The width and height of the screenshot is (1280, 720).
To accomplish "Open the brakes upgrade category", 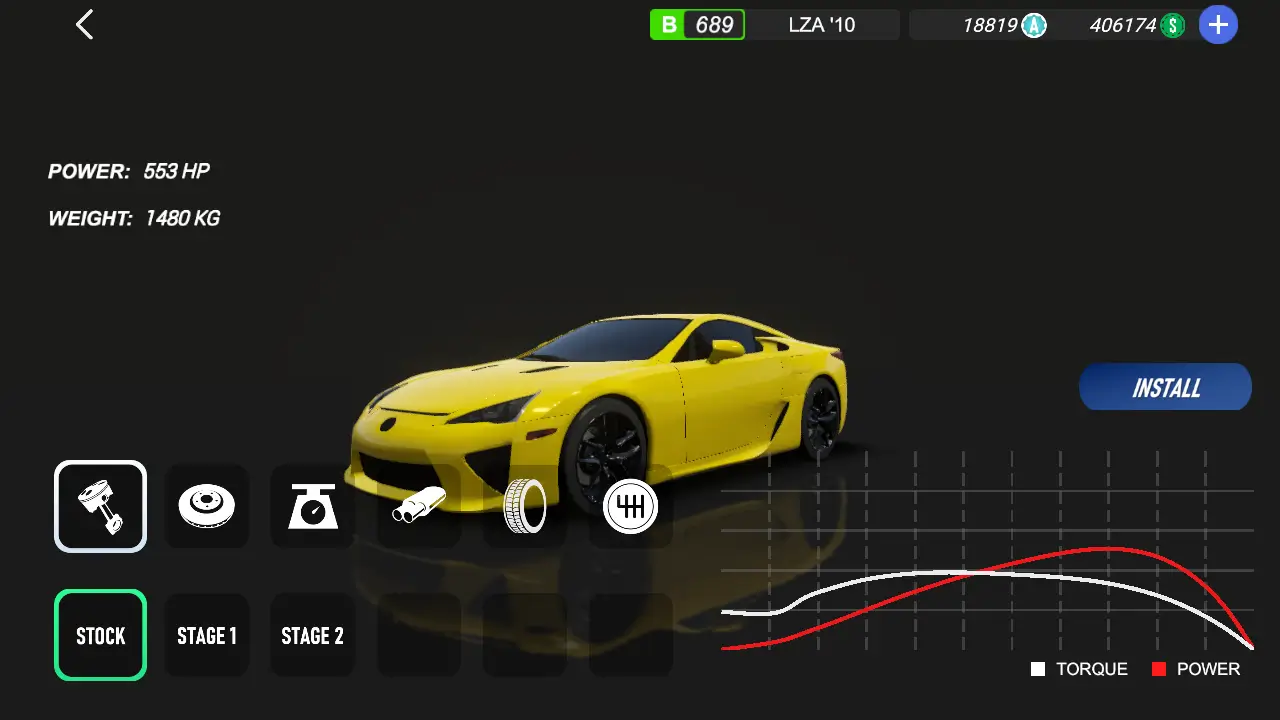I will [207, 506].
